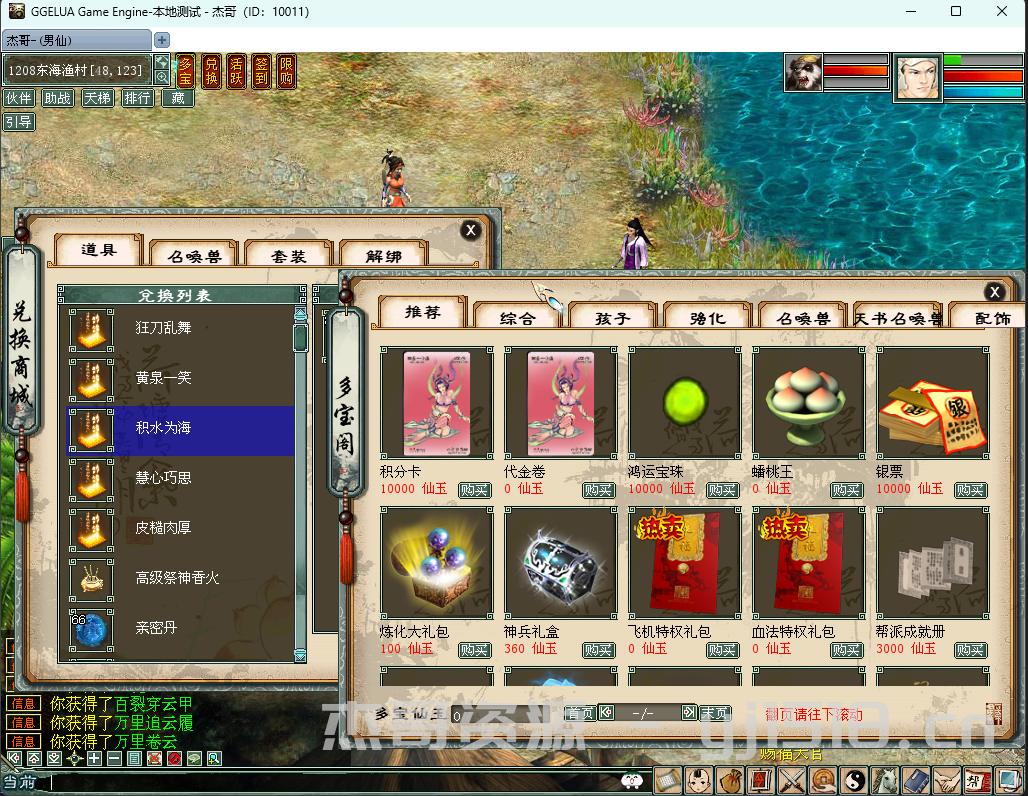
Task: Switch to the 套装 exchange tab
Action: point(289,256)
